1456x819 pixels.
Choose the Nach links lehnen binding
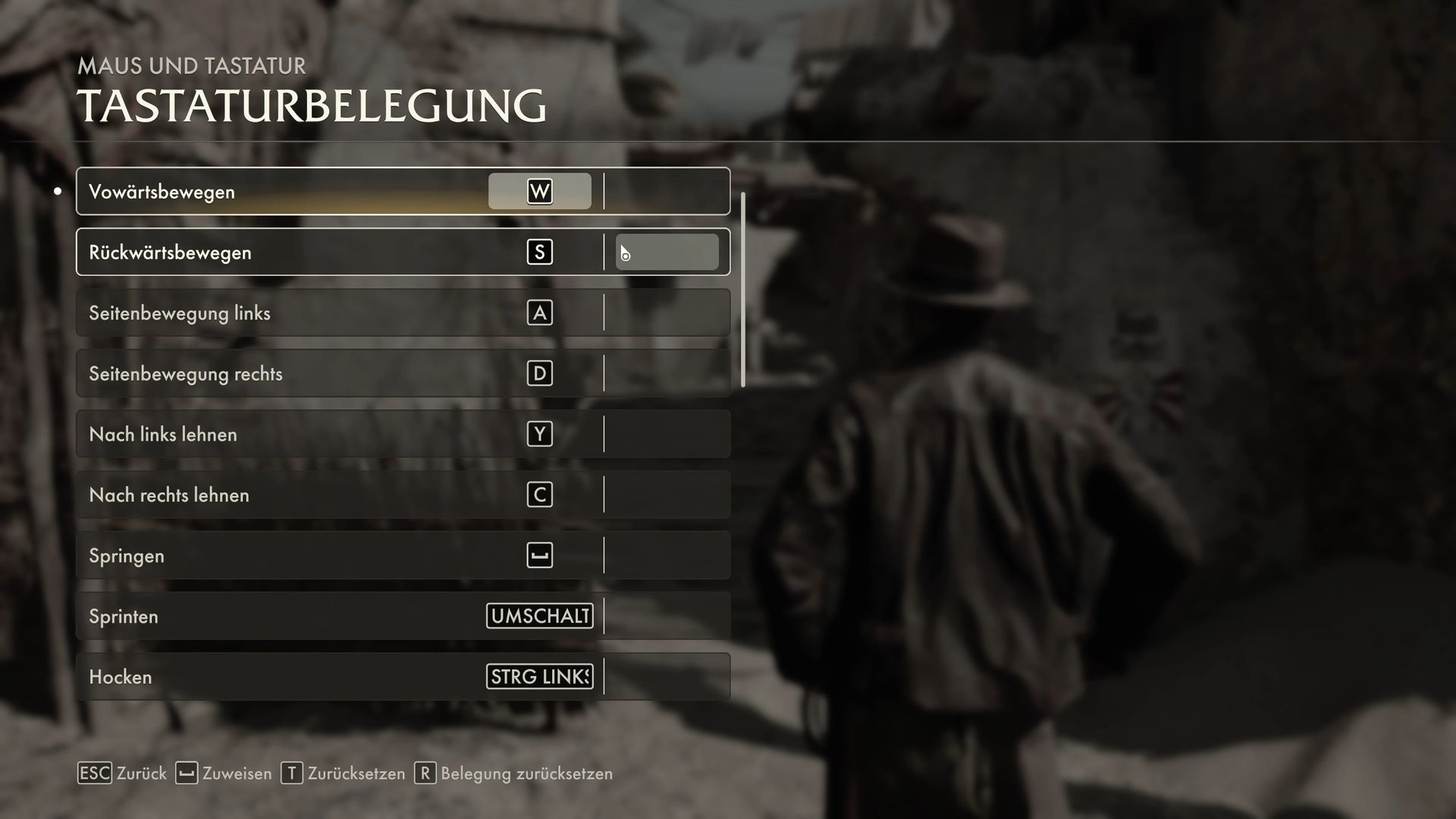click(x=539, y=434)
